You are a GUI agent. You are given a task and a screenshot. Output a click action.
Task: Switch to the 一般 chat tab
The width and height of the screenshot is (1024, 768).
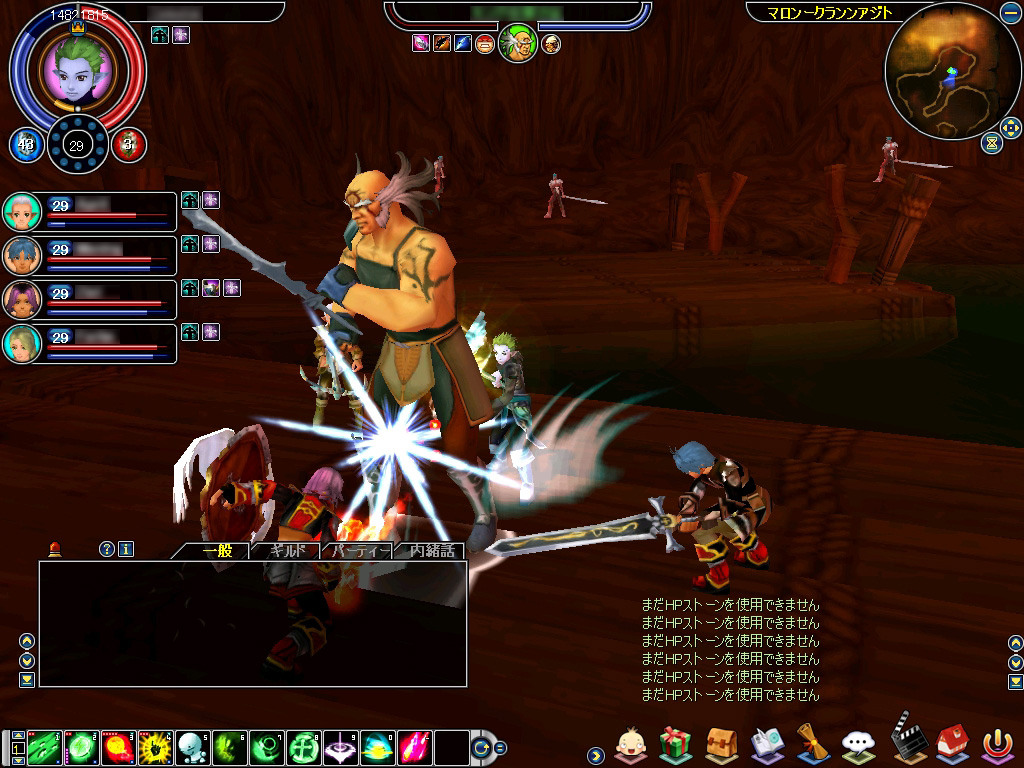[217, 551]
